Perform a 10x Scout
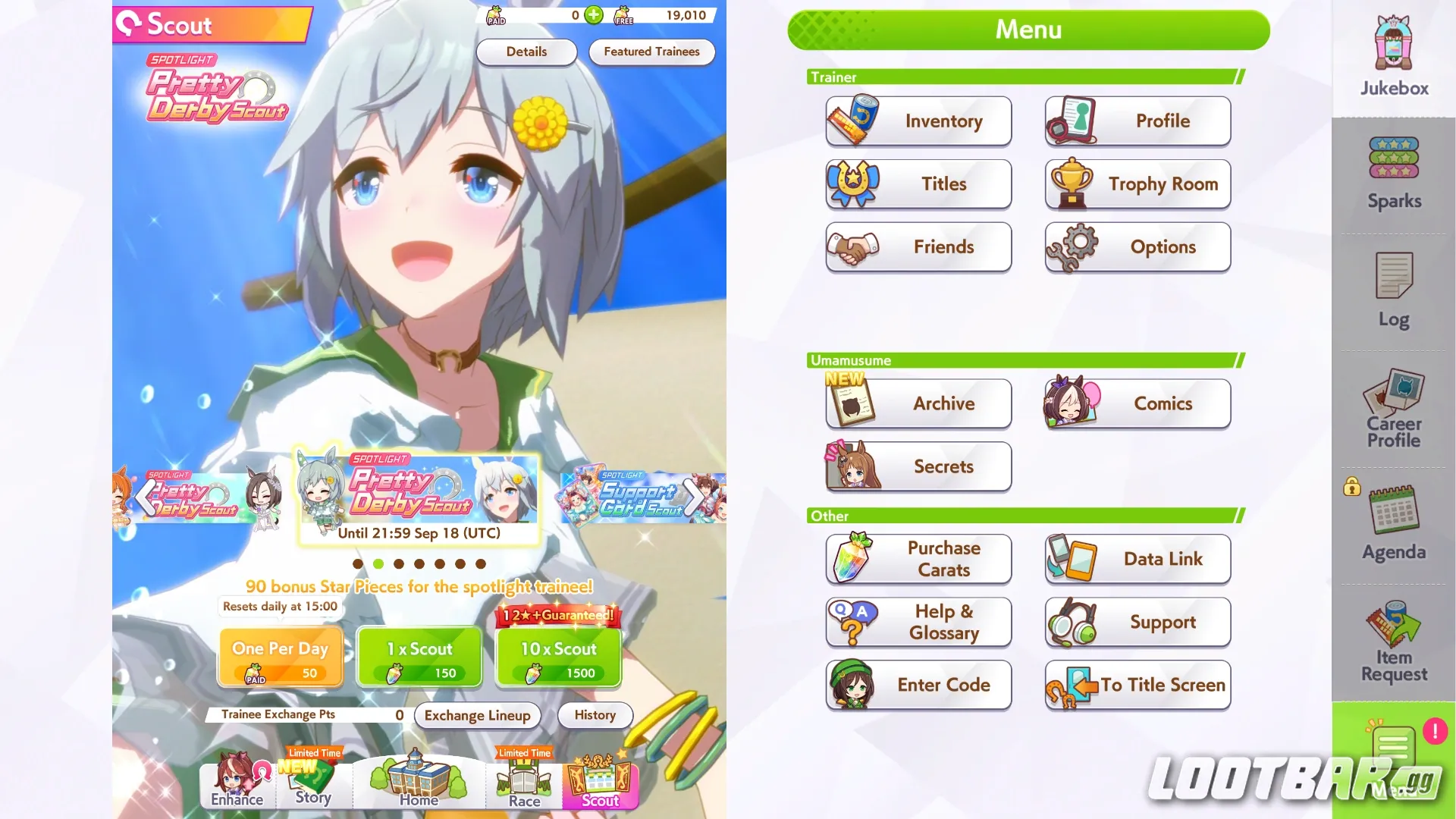The image size is (1456, 819). 558,656
